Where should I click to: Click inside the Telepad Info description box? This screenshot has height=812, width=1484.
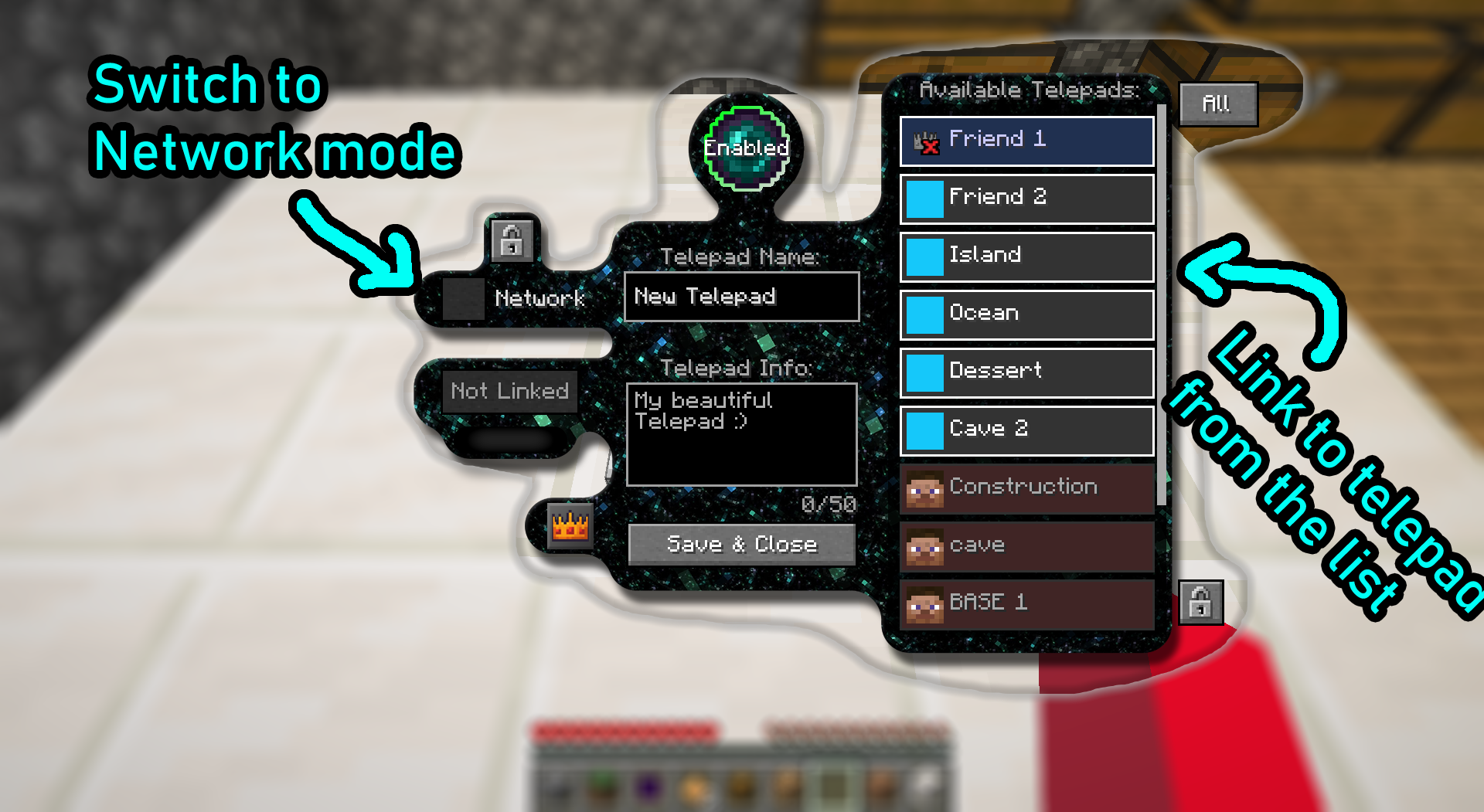[741, 433]
